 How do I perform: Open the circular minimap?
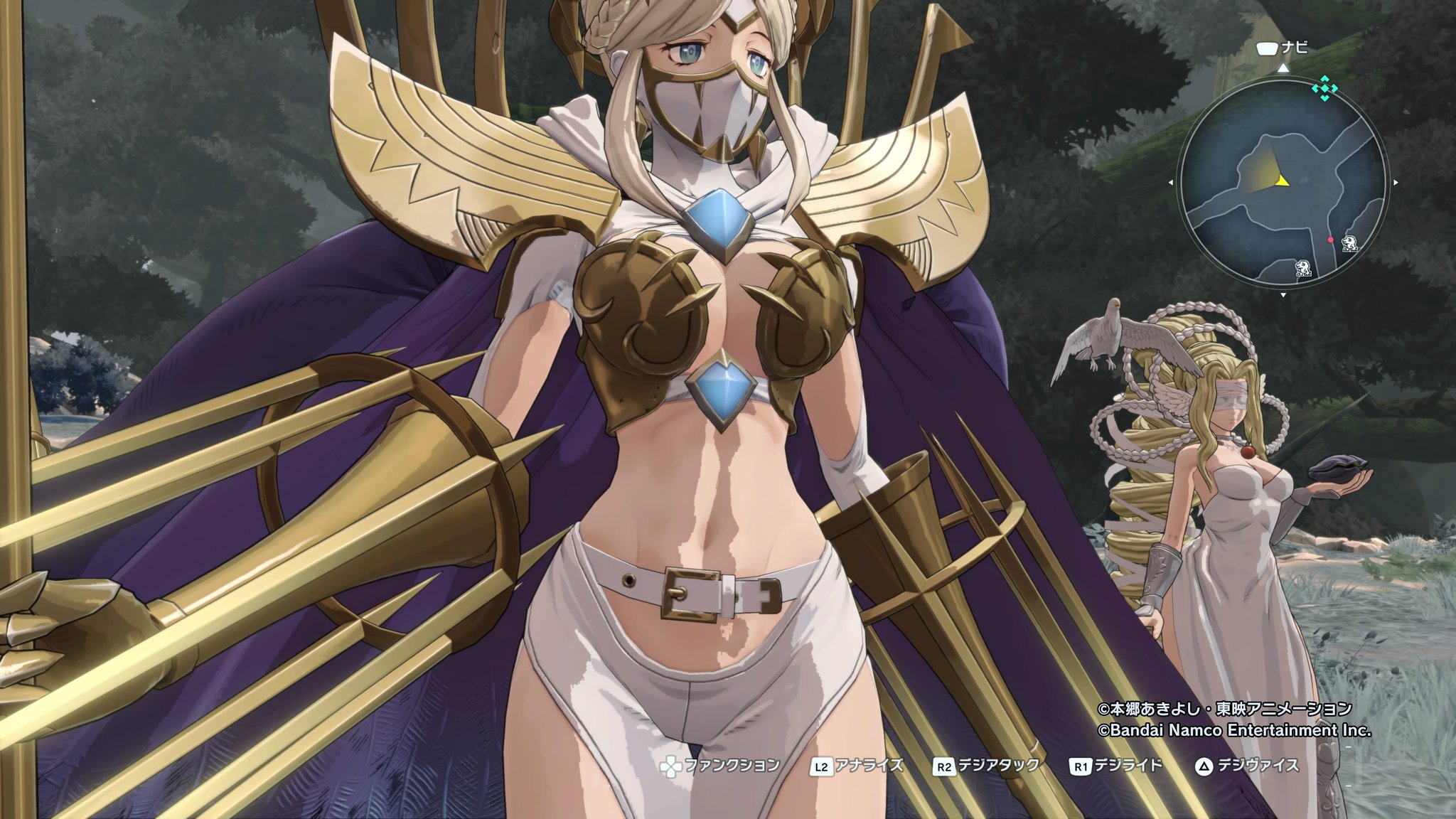(x=1283, y=182)
